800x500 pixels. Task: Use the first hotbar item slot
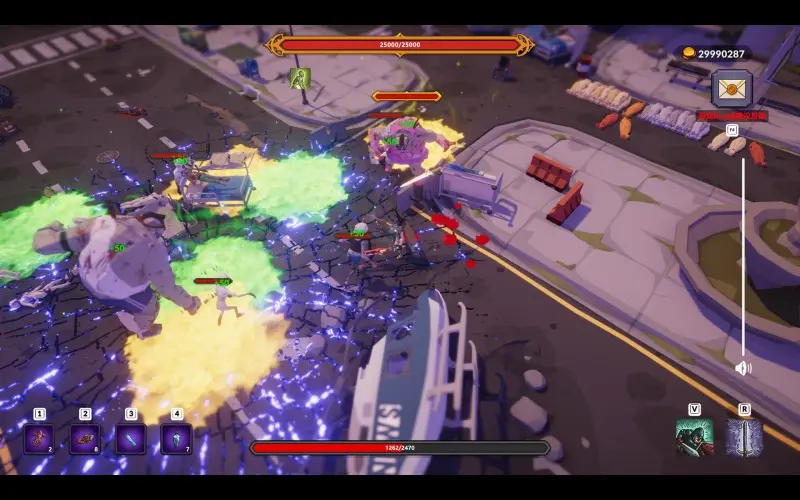pyautogui.click(x=39, y=439)
